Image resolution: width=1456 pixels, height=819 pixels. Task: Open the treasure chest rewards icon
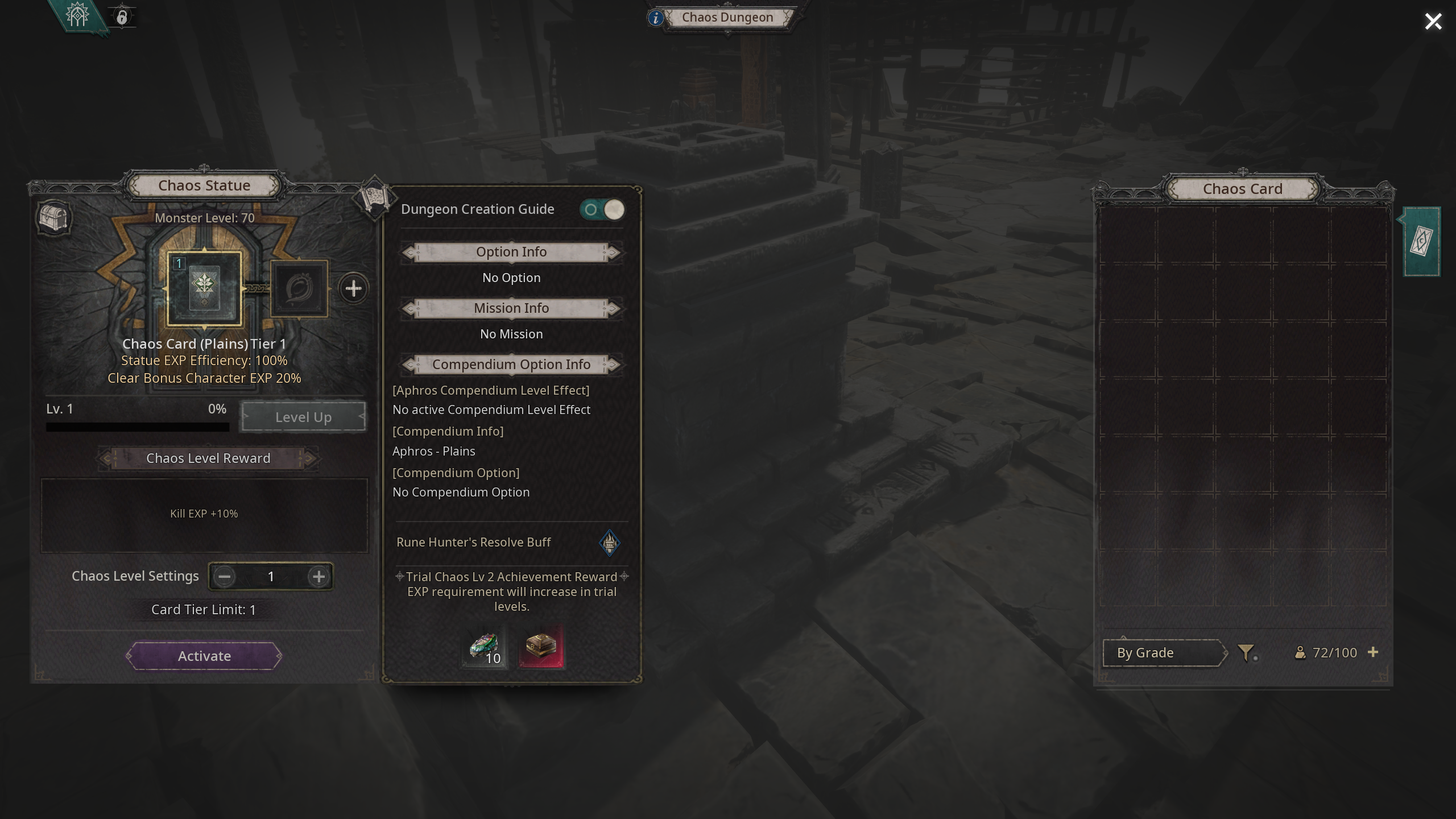54,218
